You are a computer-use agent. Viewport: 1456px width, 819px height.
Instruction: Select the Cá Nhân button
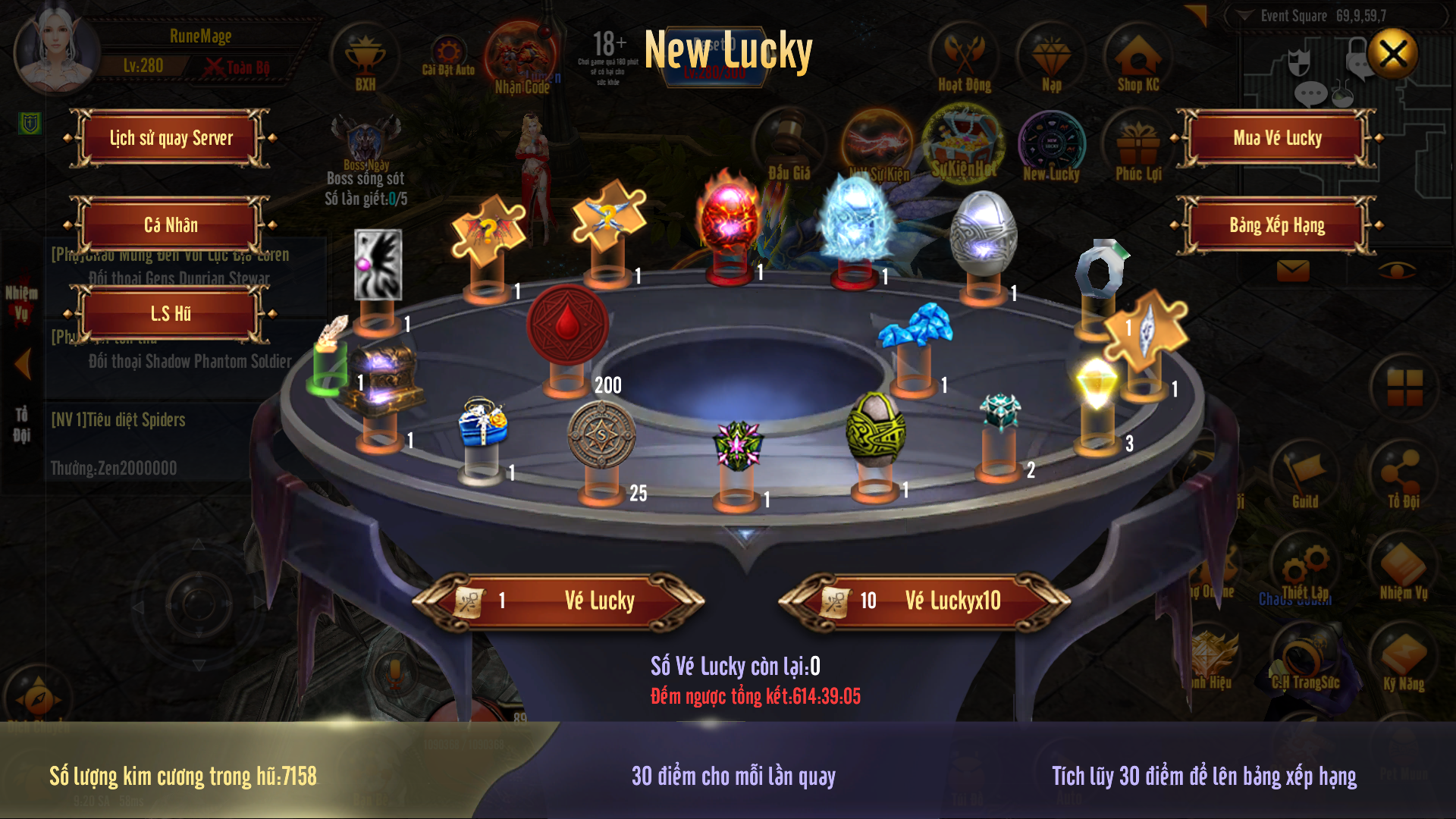[x=171, y=225]
